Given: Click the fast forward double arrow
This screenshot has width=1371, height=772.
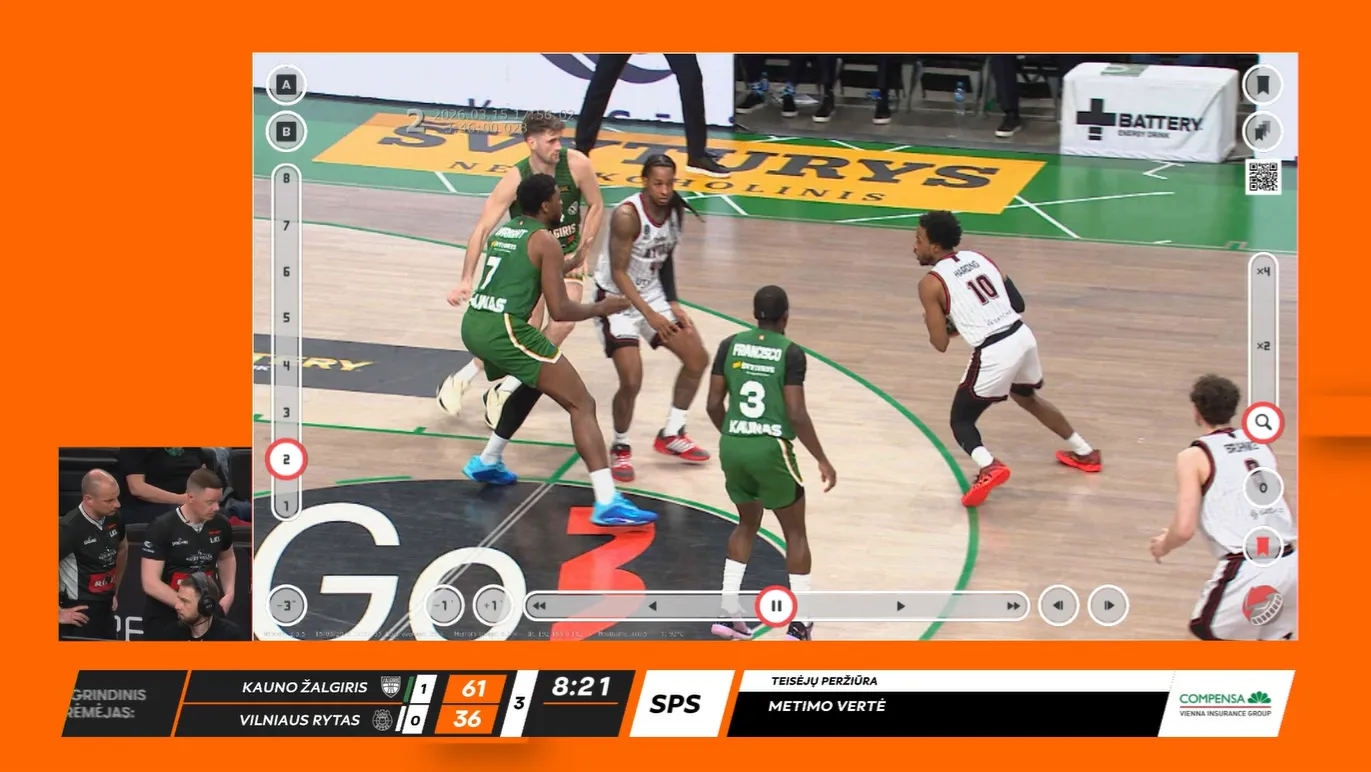Looking at the screenshot, I should [1013, 606].
